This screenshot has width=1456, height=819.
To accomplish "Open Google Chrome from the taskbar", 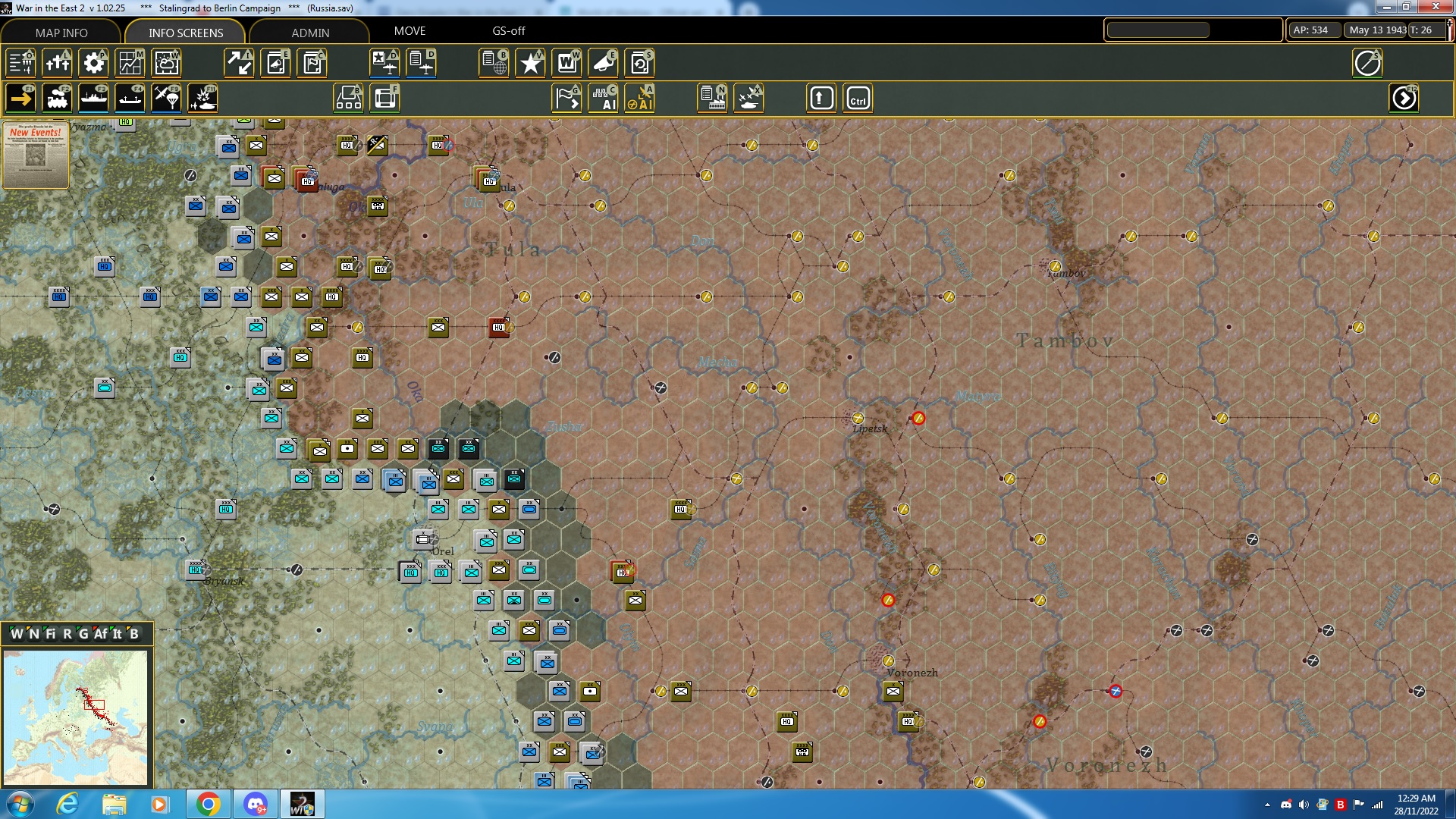I will pos(207,803).
